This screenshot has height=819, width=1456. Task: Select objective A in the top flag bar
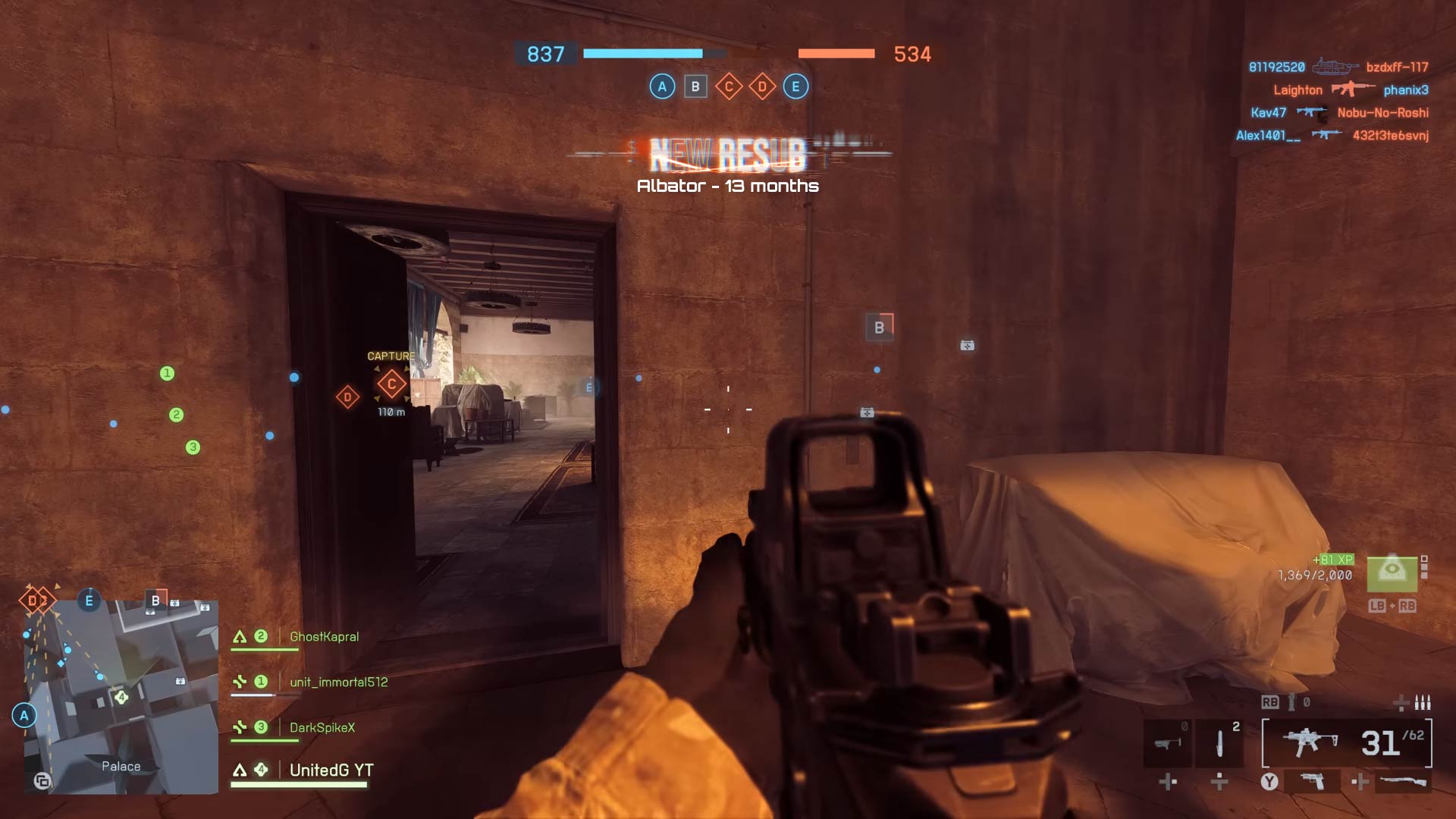pyautogui.click(x=662, y=86)
